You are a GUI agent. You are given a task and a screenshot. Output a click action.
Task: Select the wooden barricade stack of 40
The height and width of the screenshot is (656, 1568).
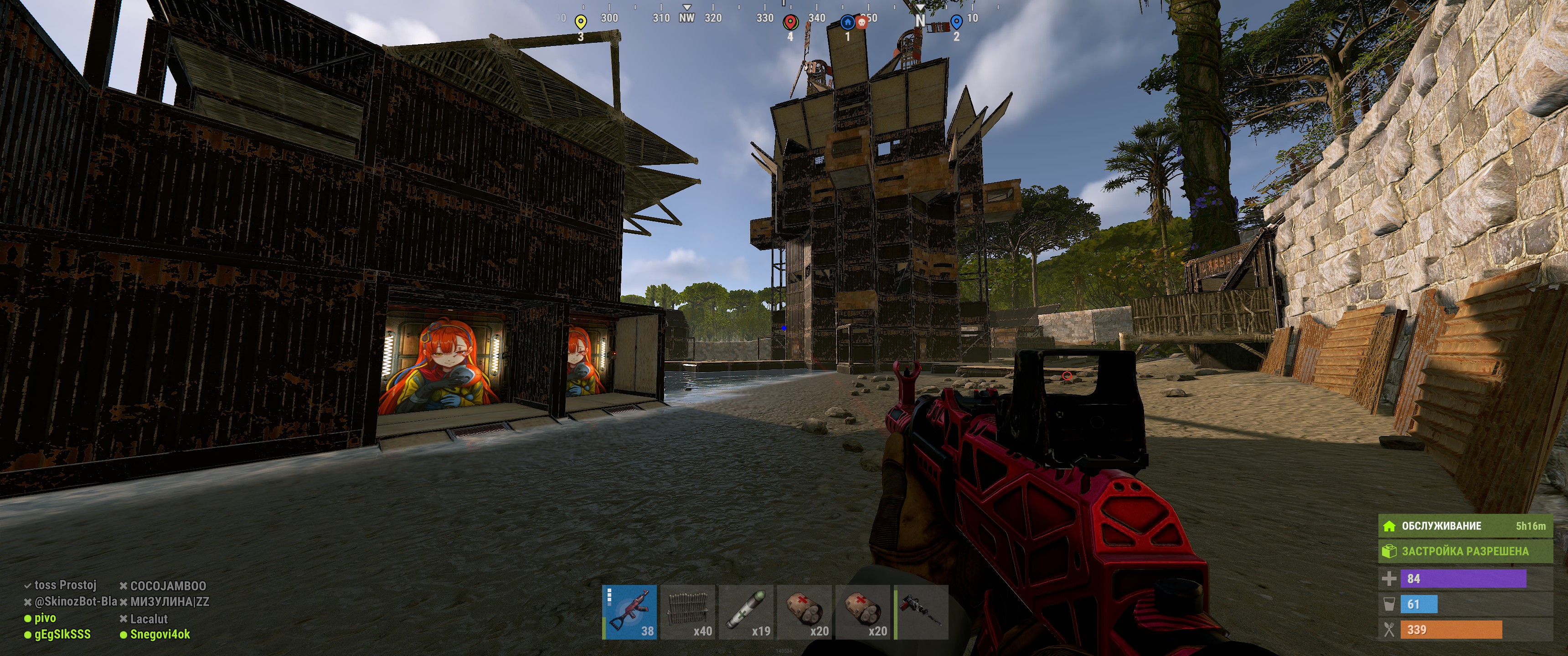coord(688,611)
